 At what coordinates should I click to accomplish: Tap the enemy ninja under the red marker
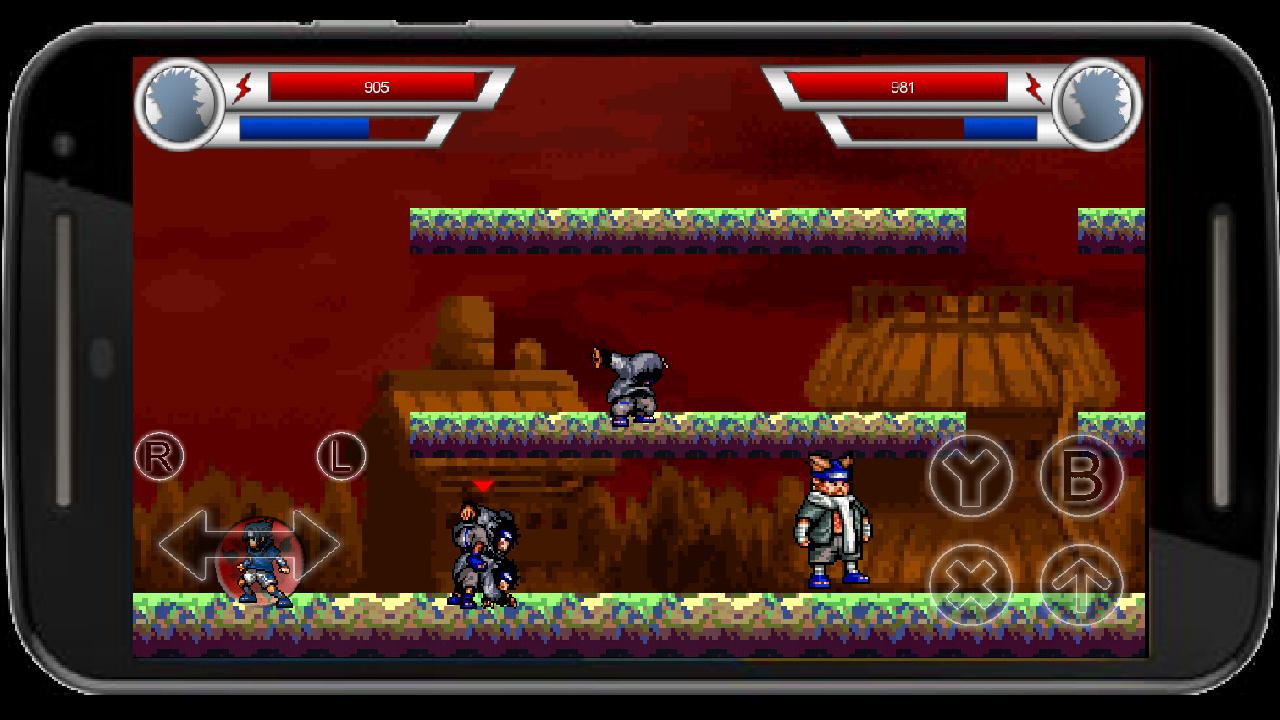tap(483, 550)
